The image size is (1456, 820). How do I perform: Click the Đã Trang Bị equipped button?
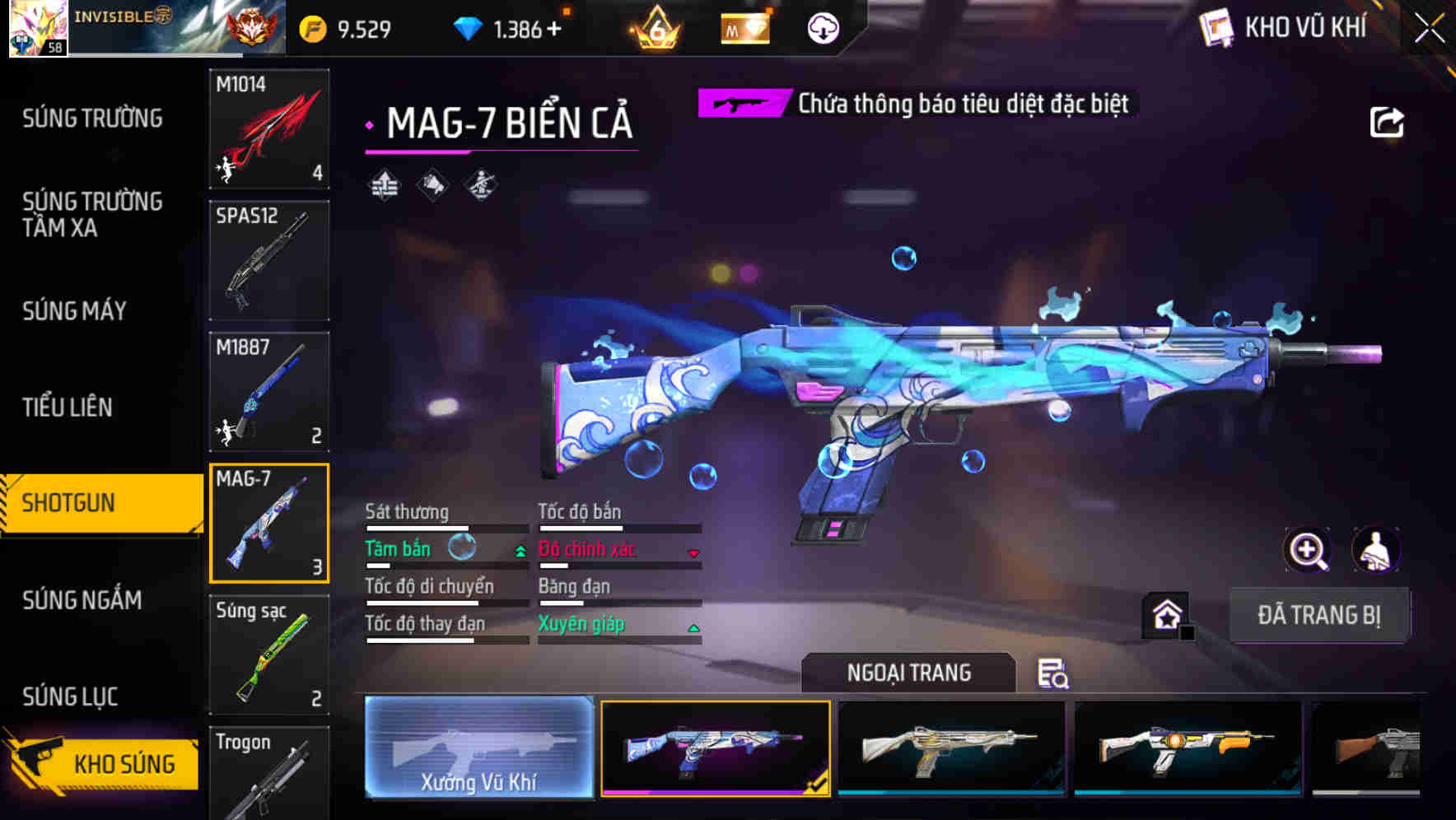(1318, 615)
